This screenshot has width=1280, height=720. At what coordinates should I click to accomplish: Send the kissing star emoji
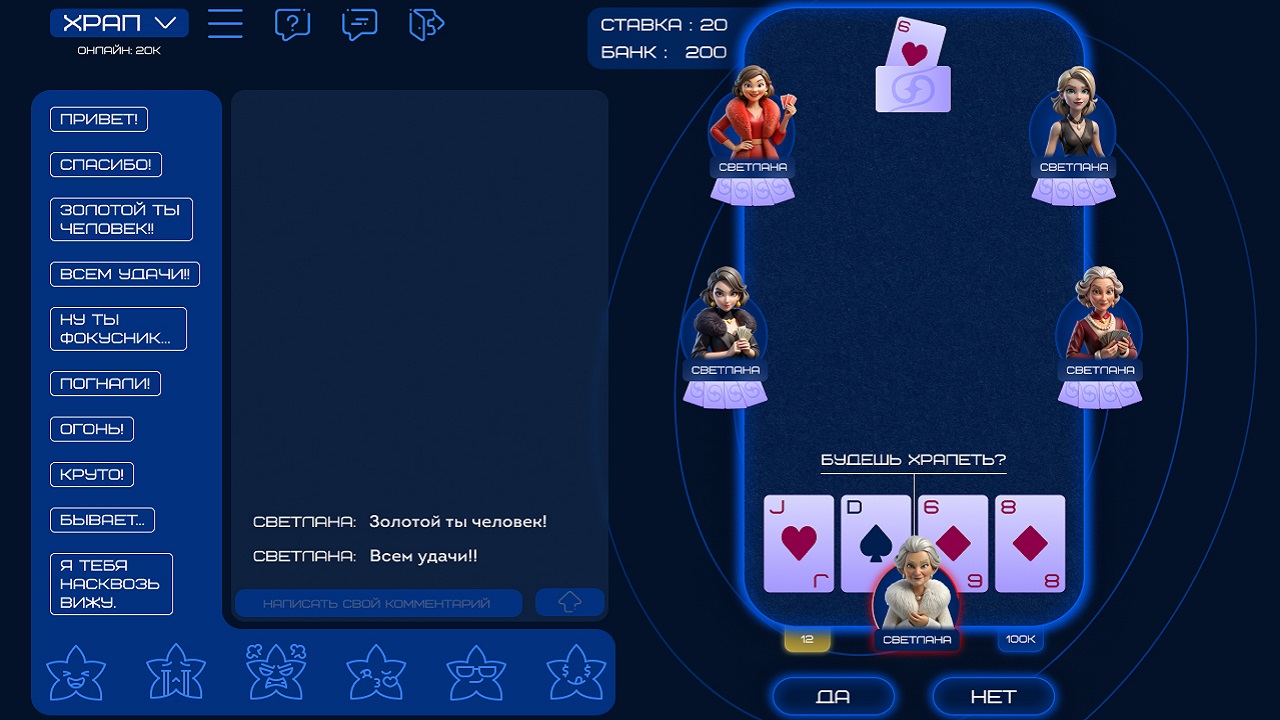pos(375,672)
